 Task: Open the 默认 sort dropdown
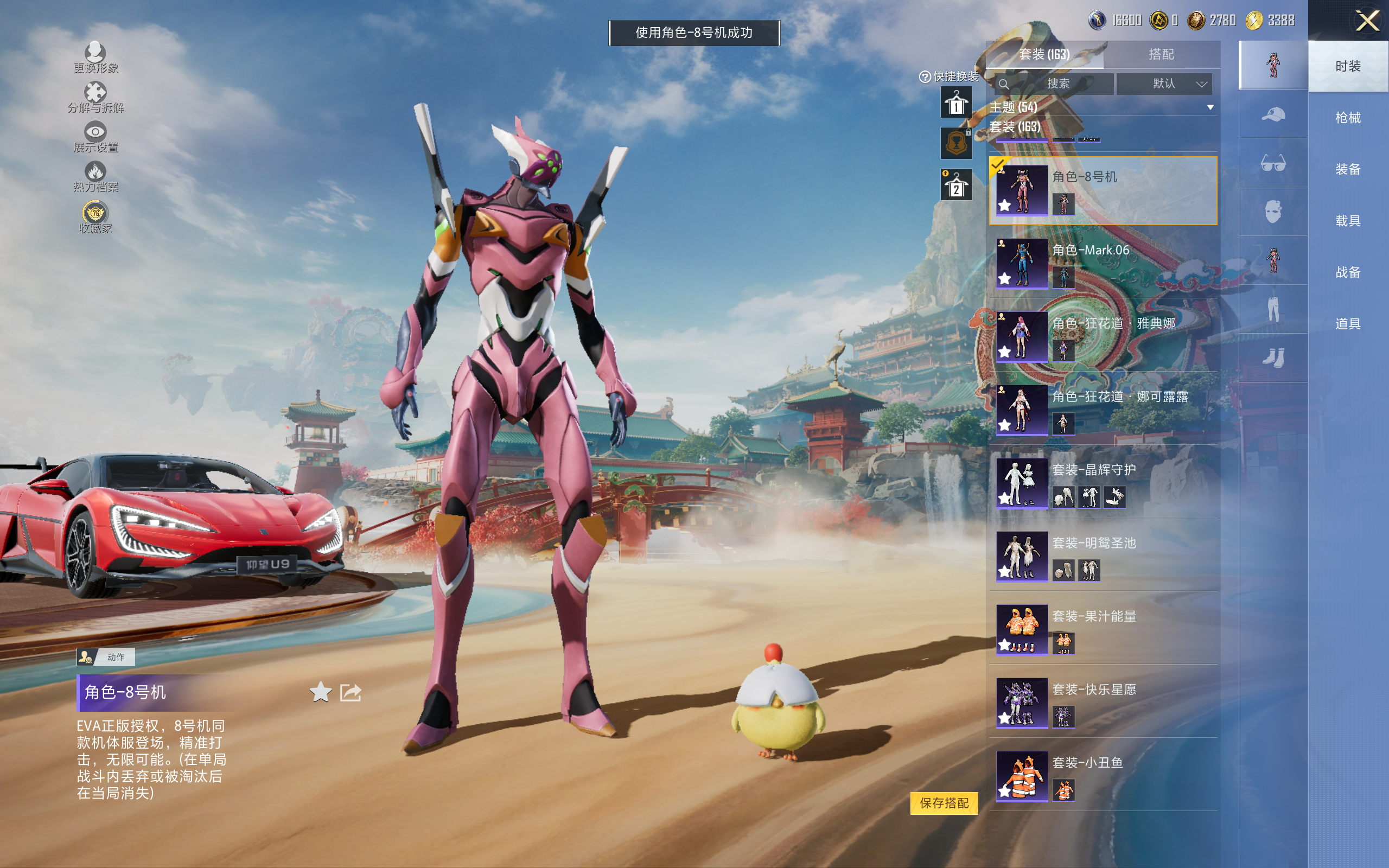click(x=1164, y=84)
